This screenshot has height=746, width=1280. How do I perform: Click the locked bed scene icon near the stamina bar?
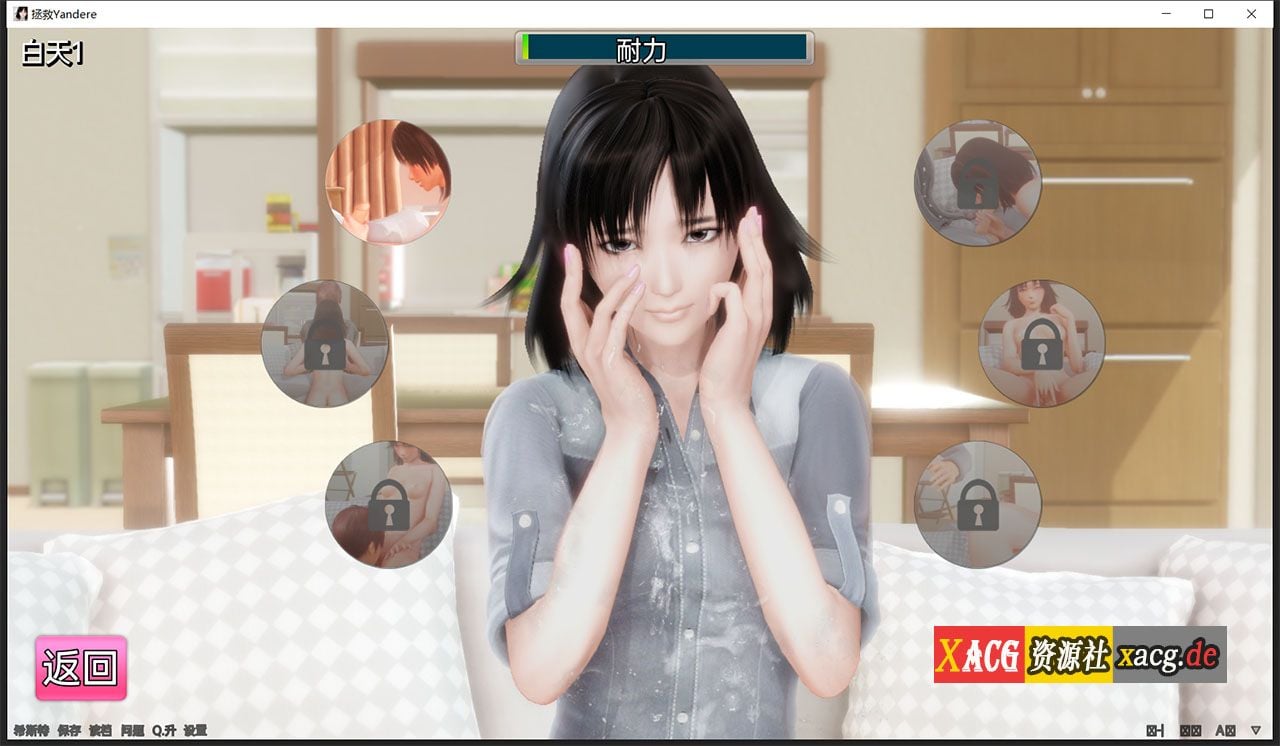click(x=979, y=183)
